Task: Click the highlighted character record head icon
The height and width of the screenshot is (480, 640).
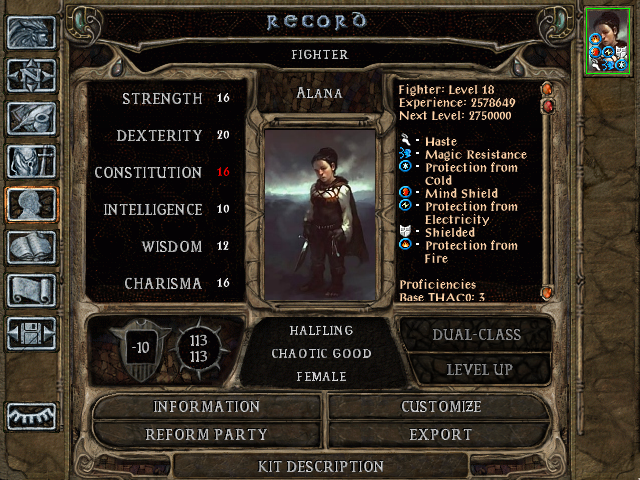Action: [x=31, y=204]
